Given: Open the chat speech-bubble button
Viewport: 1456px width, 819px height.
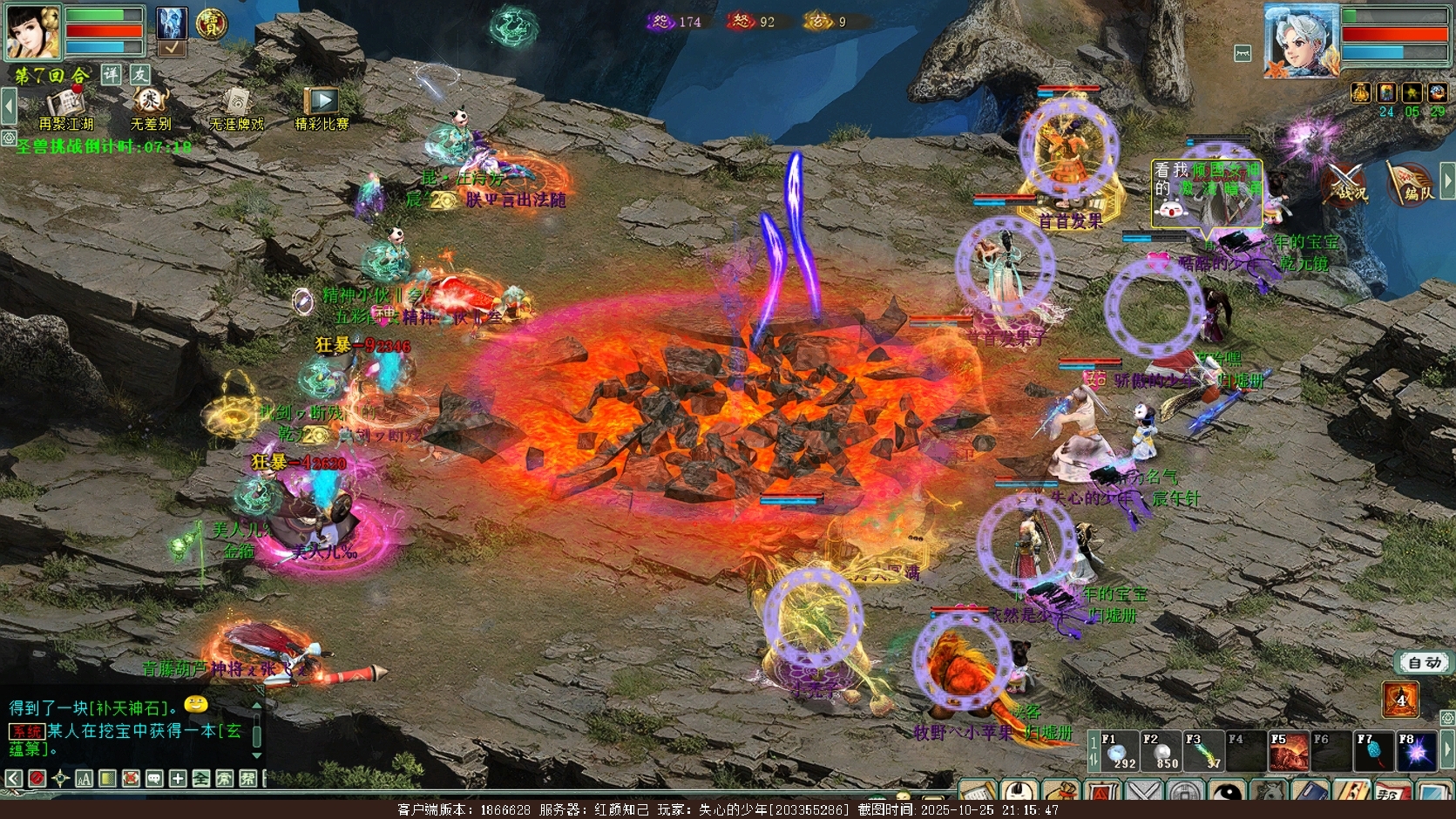Looking at the screenshot, I should (x=154, y=778).
